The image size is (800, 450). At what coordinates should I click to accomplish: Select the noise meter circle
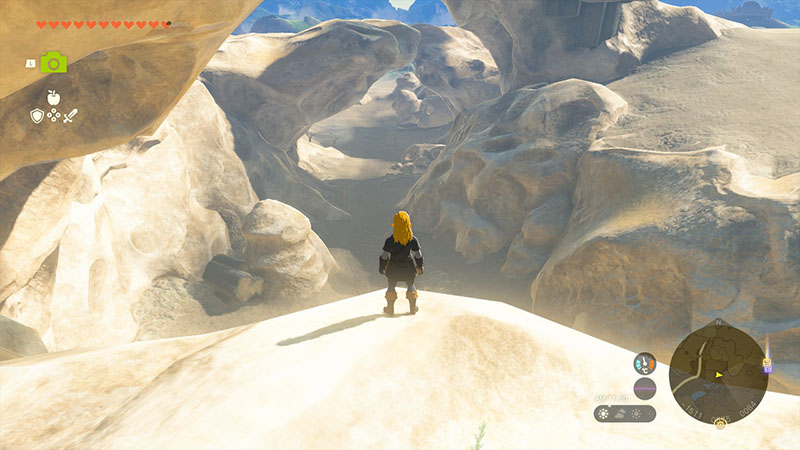click(645, 389)
